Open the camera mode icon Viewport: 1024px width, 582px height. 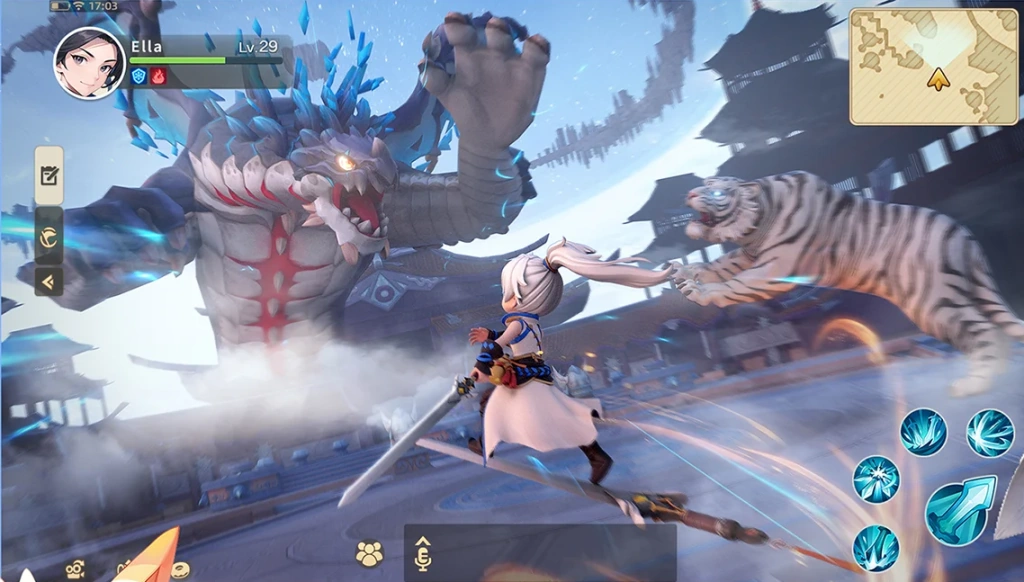(x=75, y=570)
